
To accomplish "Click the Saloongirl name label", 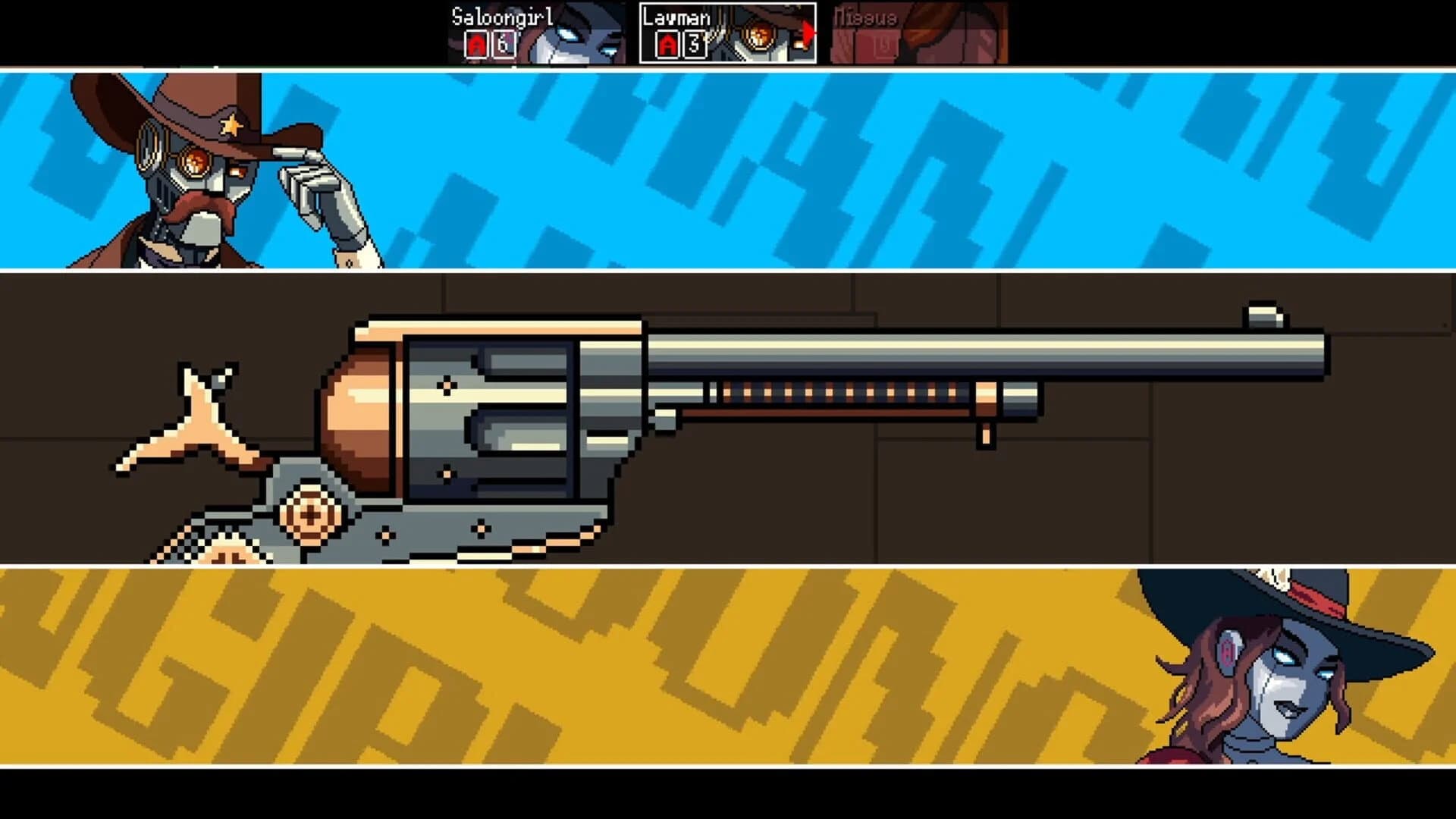I will click(502, 15).
